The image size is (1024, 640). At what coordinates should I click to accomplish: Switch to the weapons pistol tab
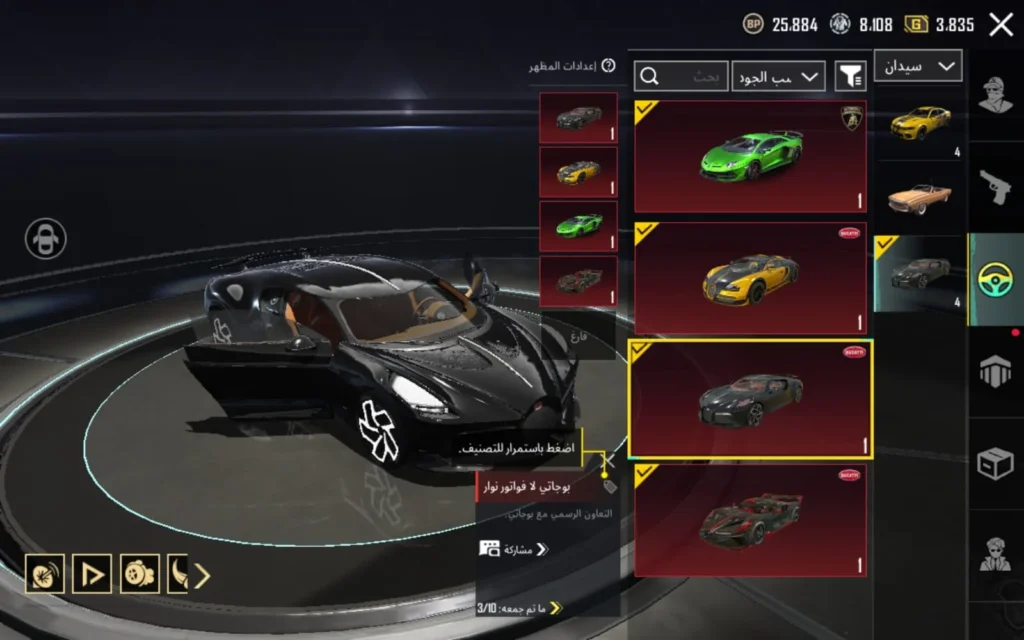pyautogui.click(x=996, y=186)
